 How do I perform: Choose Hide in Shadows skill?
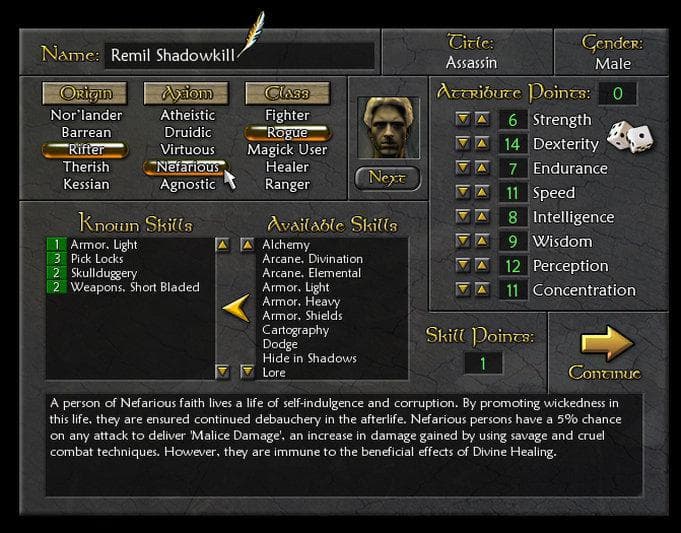click(x=309, y=358)
